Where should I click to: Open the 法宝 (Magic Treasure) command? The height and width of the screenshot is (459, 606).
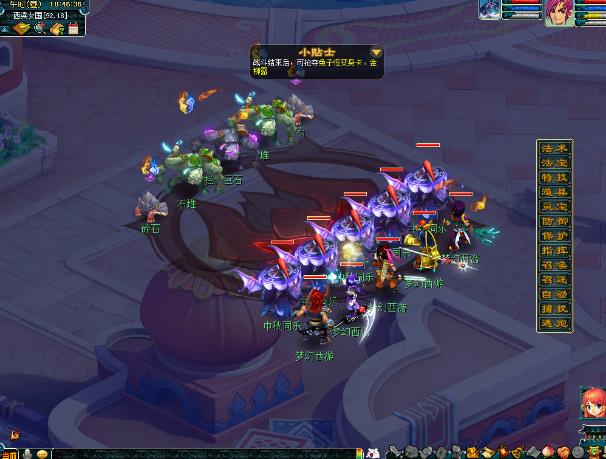pyautogui.click(x=554, y=162)
